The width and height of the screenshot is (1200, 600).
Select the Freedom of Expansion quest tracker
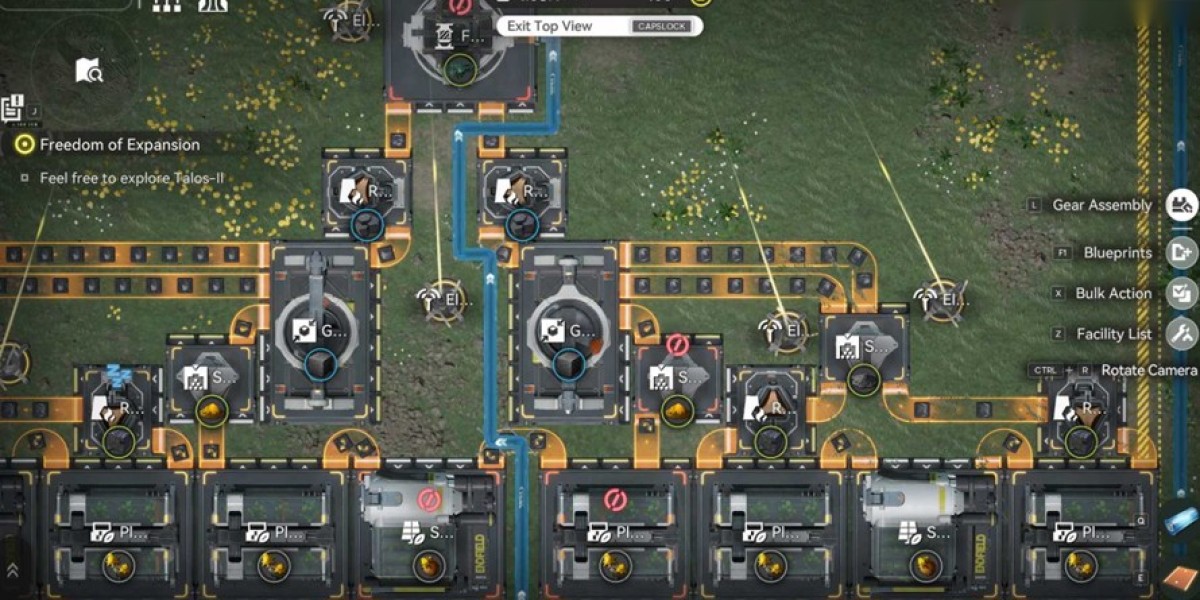119,145
